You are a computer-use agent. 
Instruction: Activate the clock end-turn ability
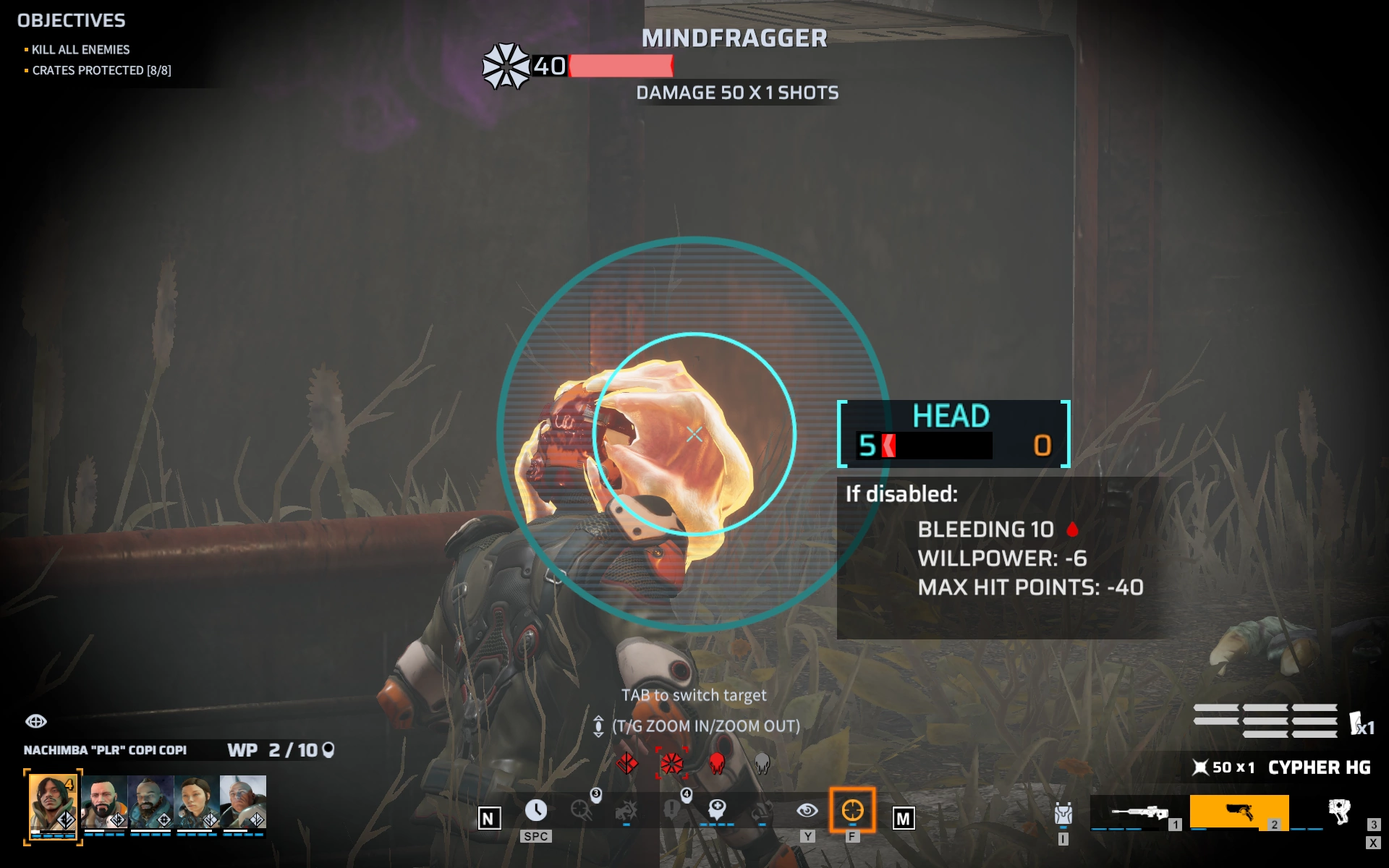(535, 810)
